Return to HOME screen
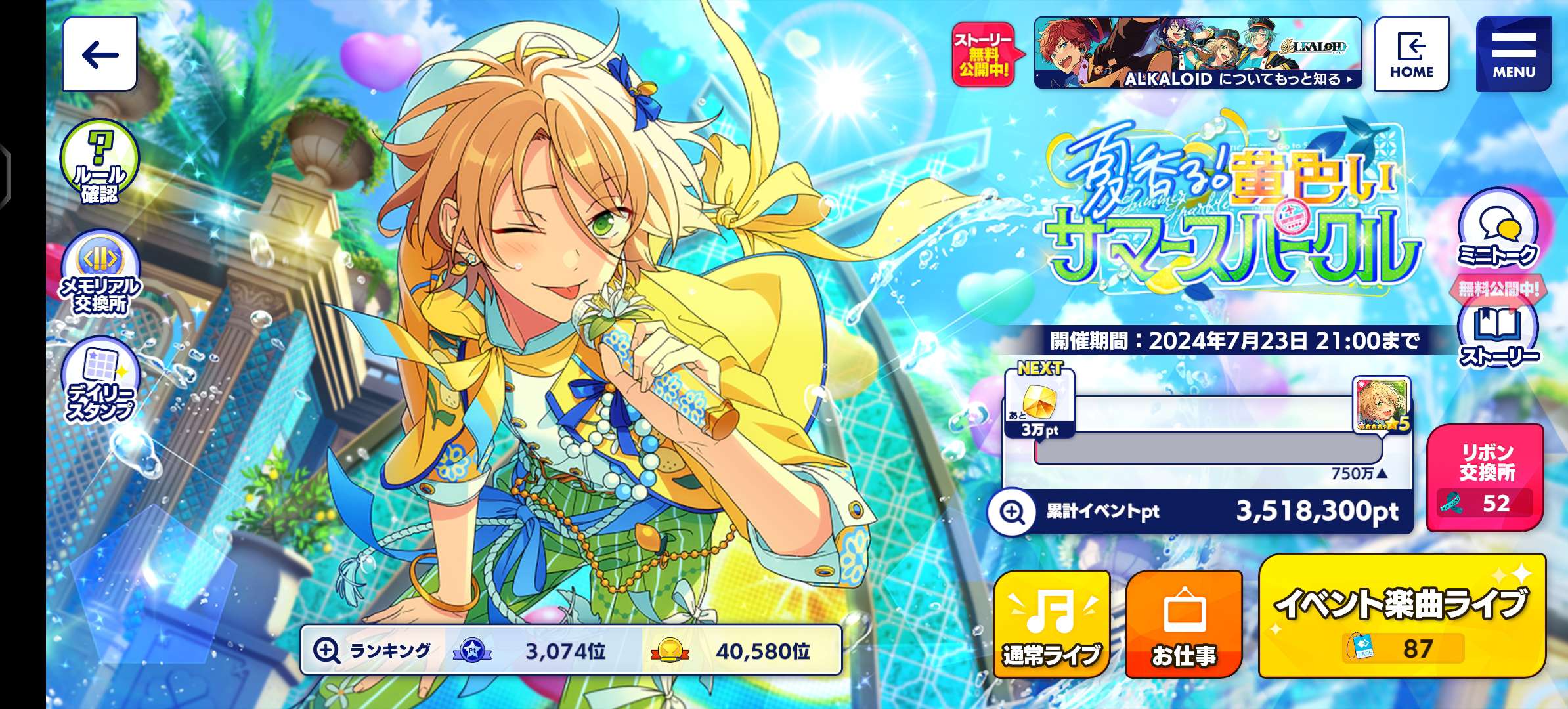This screenshot has height=709, width=1568. click(x=1411, y=54)
